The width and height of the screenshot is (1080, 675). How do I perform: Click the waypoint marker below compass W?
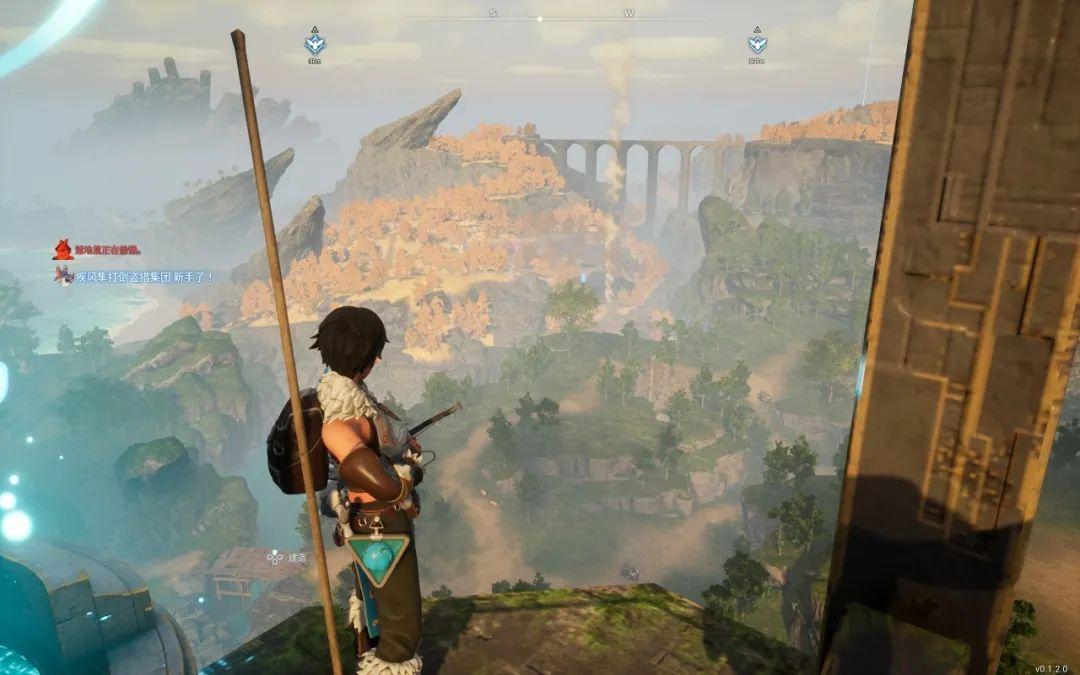pos(757,43)
